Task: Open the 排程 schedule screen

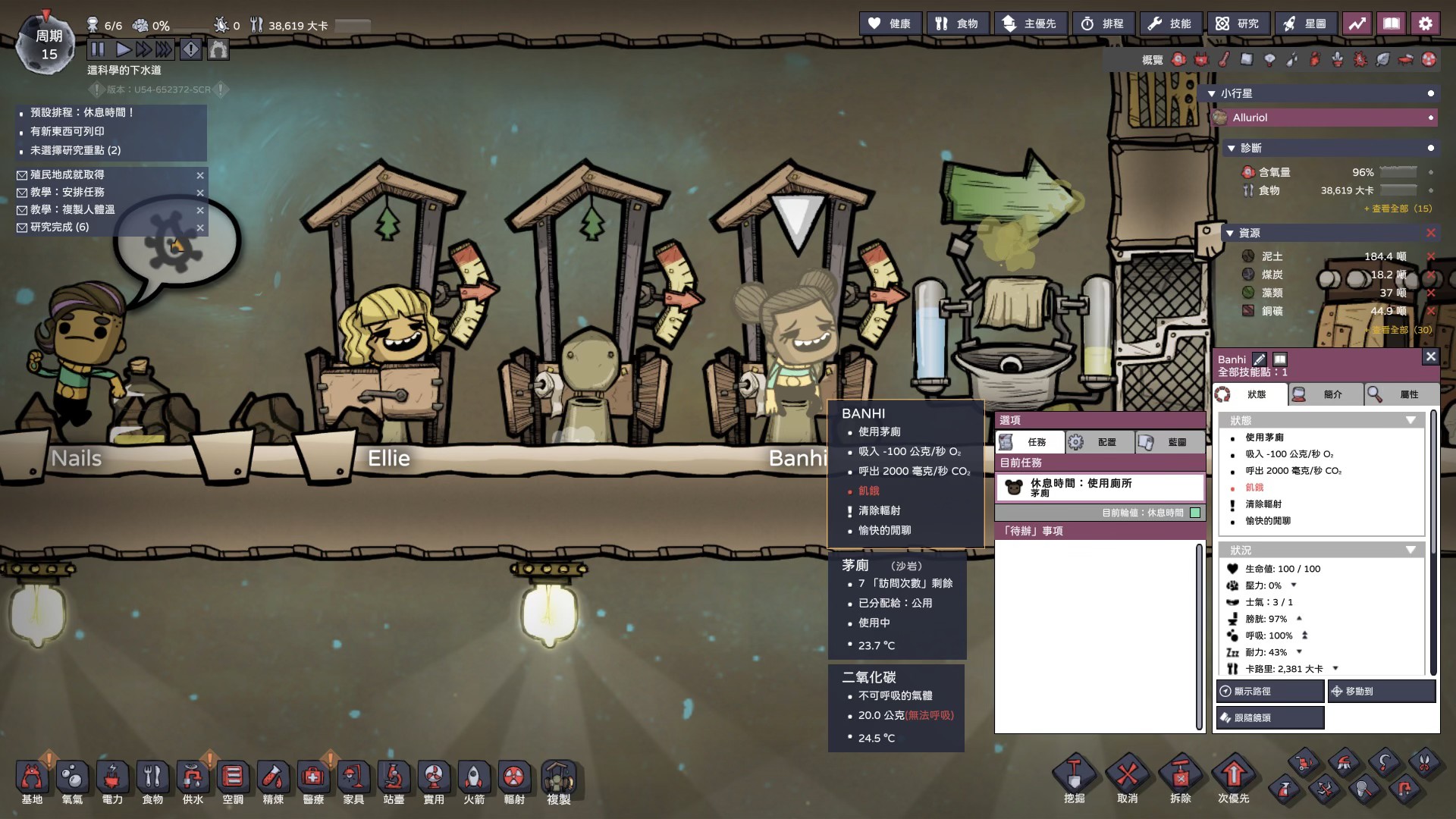Action: [x=1103, y=24]
